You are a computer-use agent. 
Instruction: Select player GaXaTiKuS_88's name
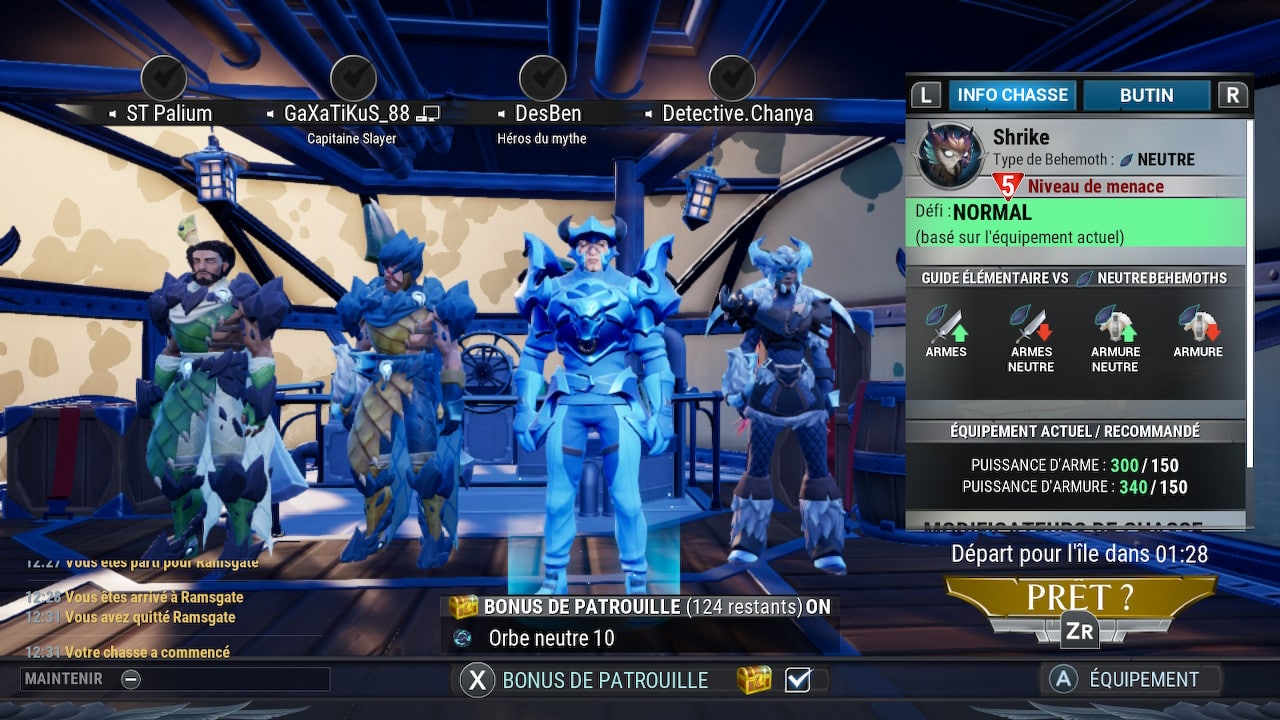tap(347, 114)
